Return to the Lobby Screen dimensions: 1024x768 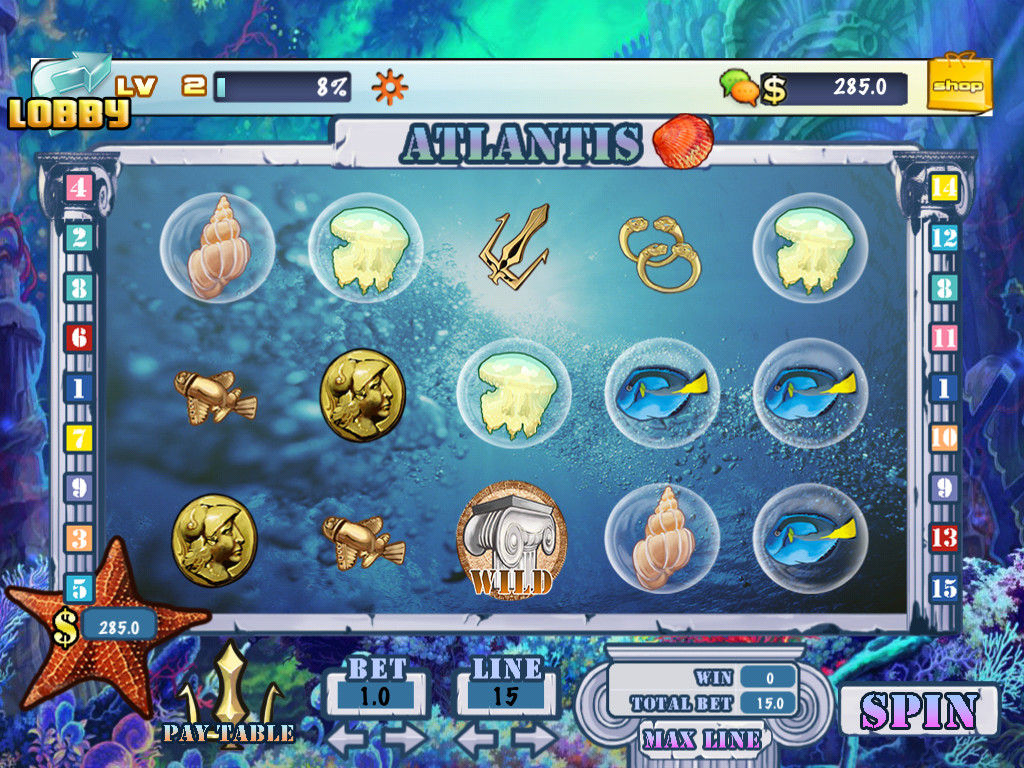pyautogui.click(x=69, y=98)
